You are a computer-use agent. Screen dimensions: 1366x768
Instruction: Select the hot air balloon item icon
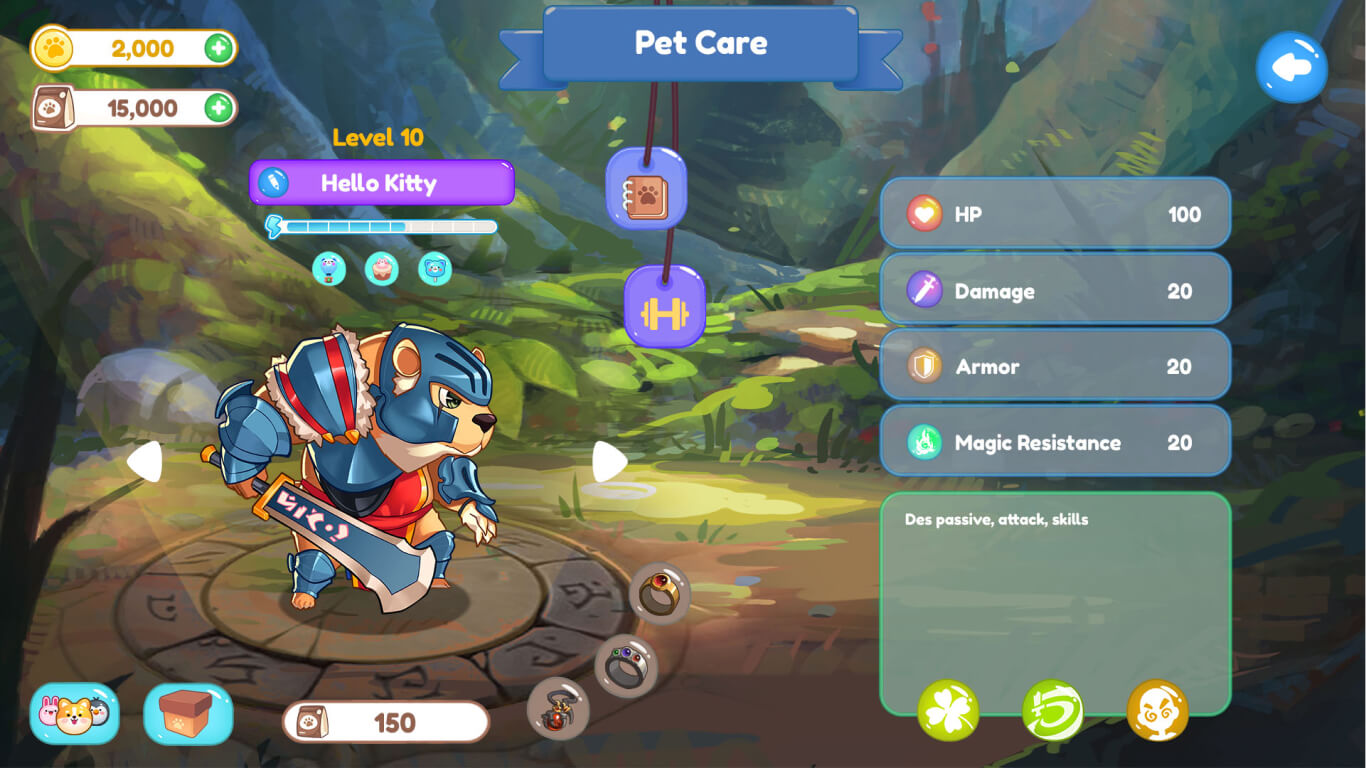pyautogui.click(x=329, y=268)
